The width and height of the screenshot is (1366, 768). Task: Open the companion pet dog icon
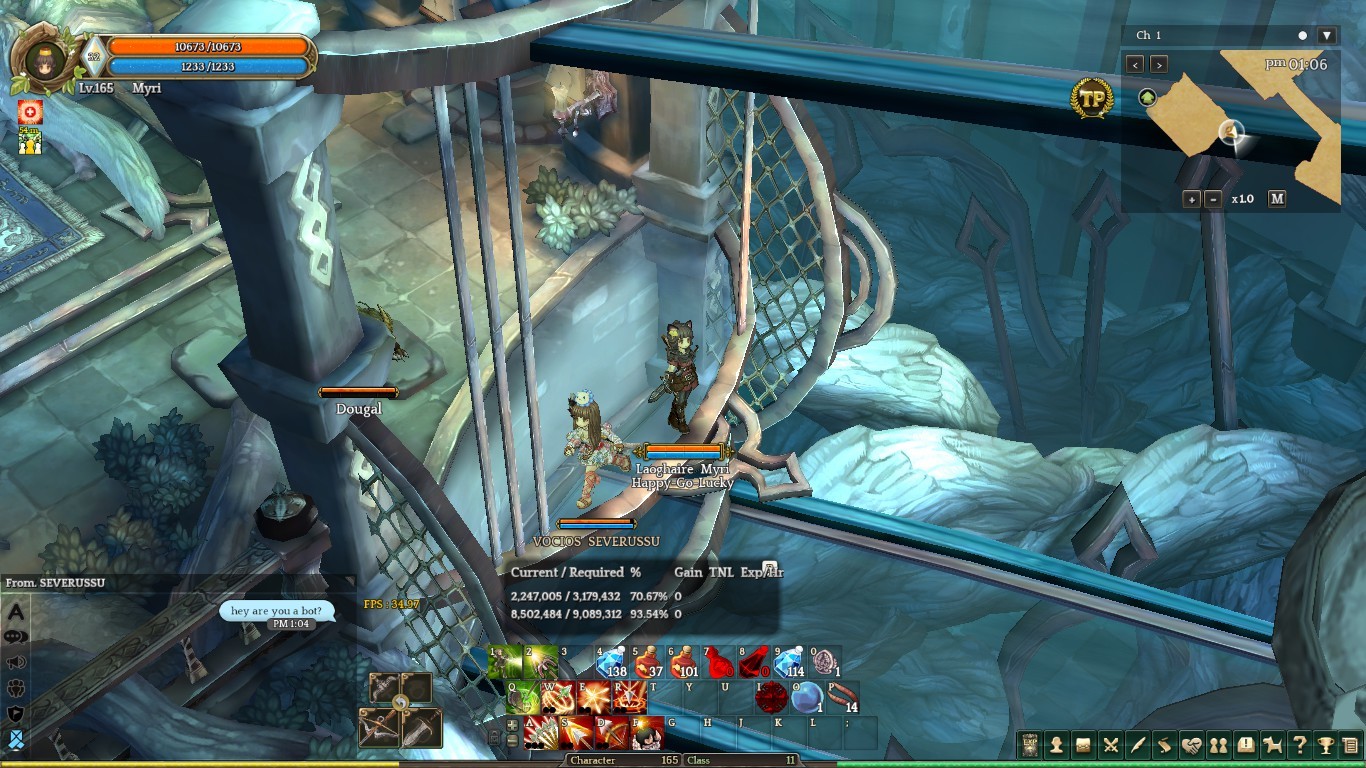(1272, 745)
